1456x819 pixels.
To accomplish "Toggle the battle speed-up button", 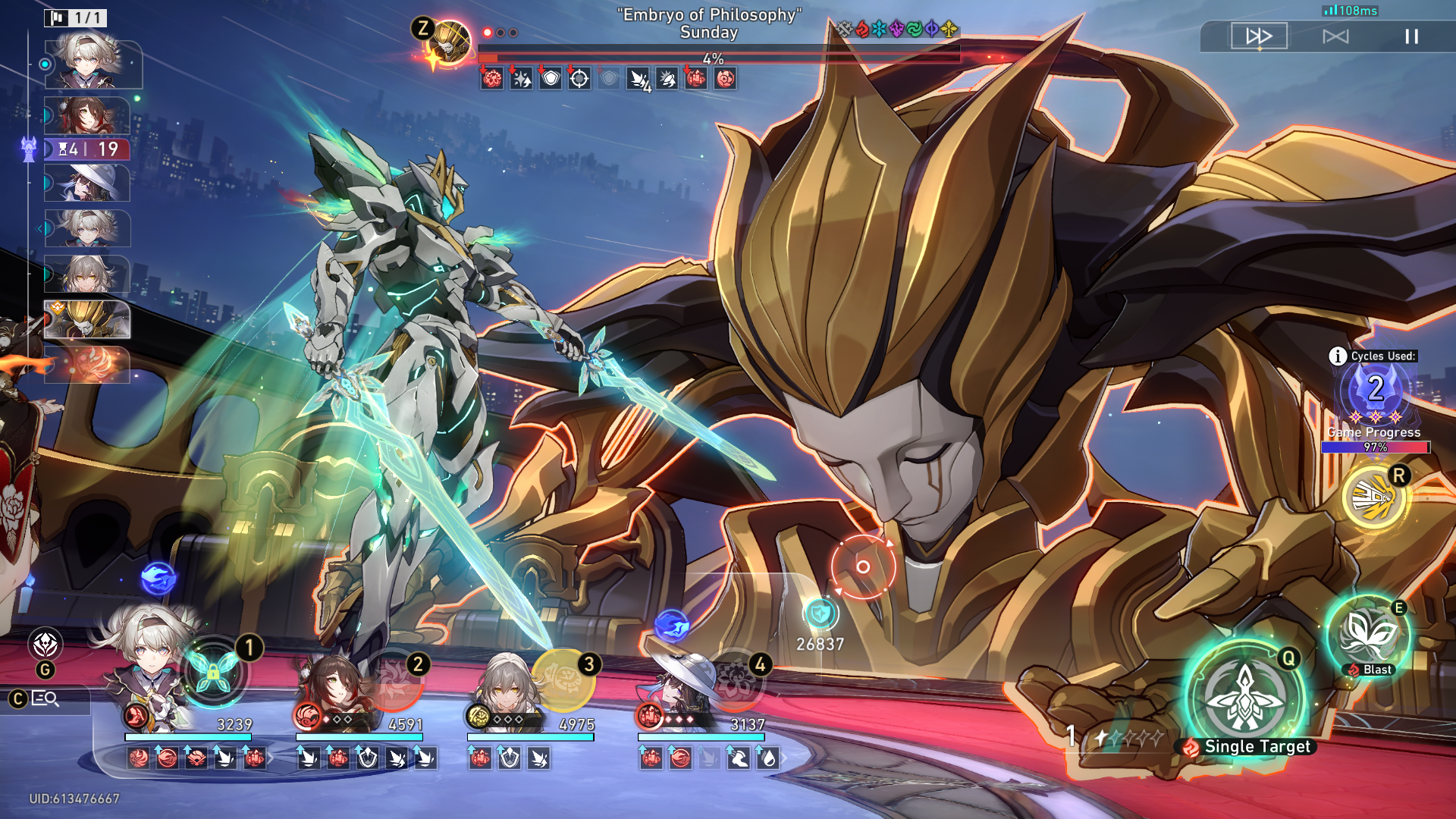I will [x=1259, y=36].
